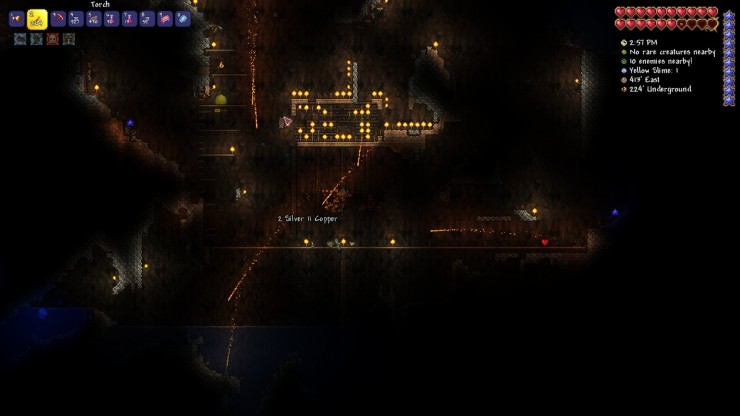This screenshot has height=416, width=740.
Task: Pick the blue mirror item in the last hotbar slot
Action: (183, 19)
